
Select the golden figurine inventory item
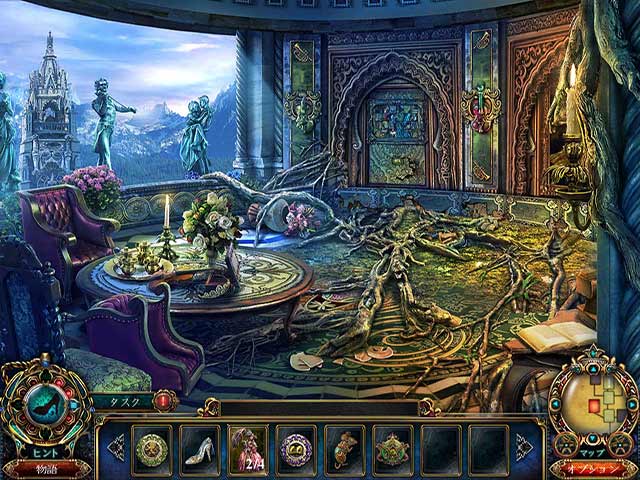coord(344,449)
